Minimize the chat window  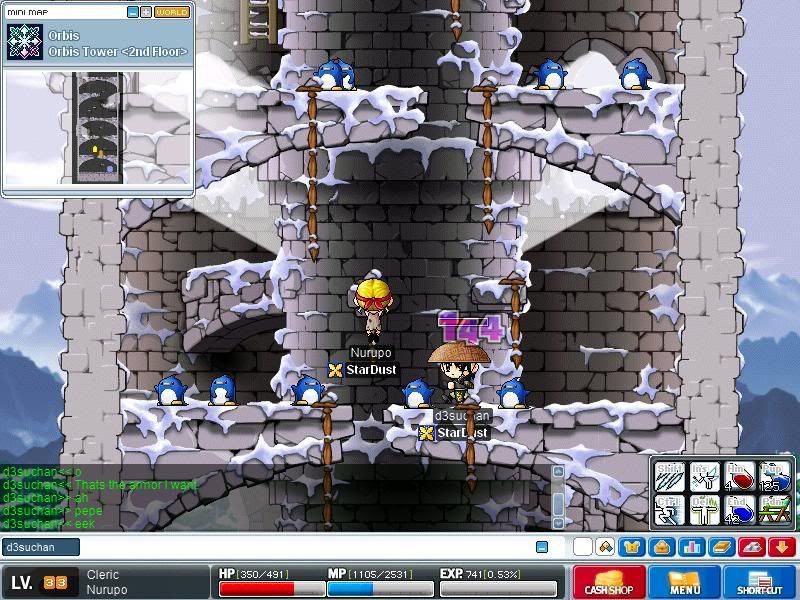tap(542, 547)
